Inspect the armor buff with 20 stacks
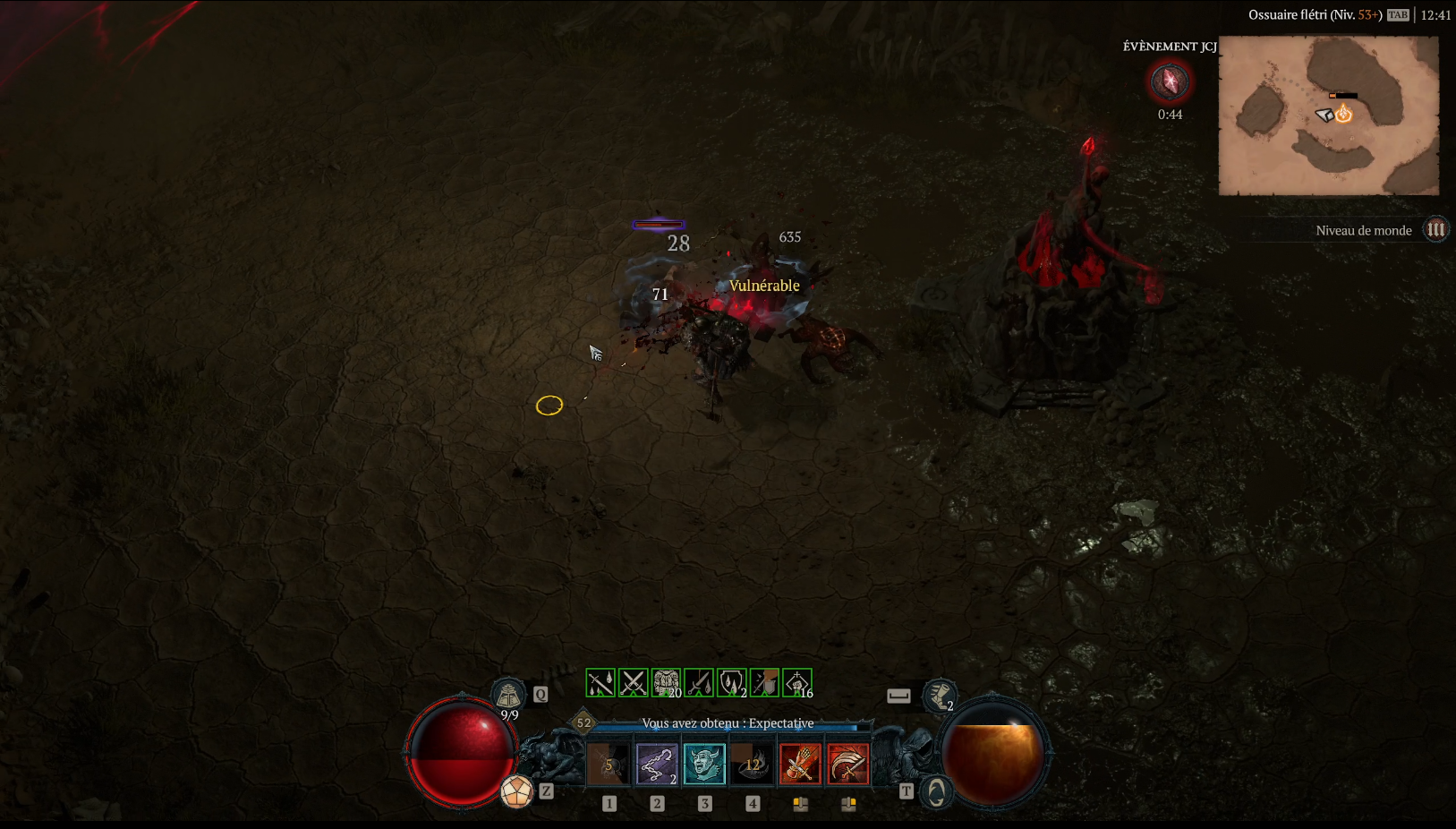This screenshot has width=1456, height=829. (x=666, y=683)
